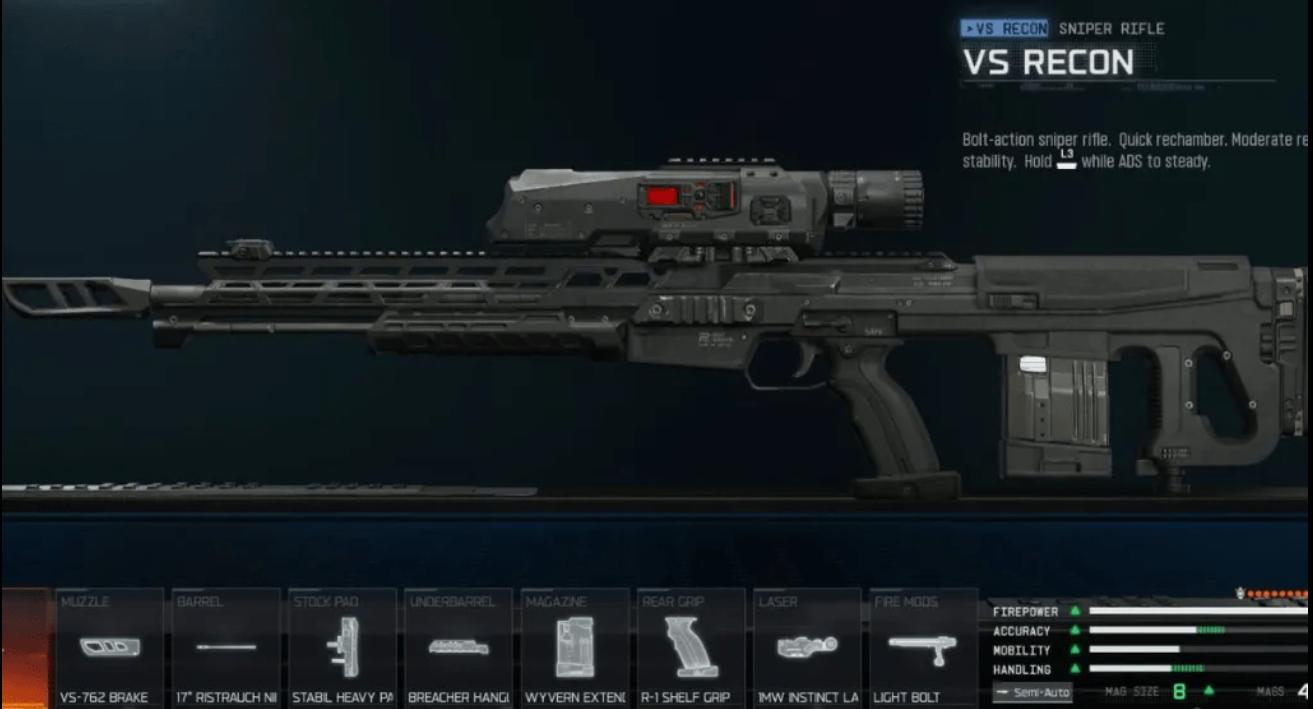Select the VS-762 Brake muzzle slot
This screenshot has width=1313, height=709.
click(x=109, y=648)
